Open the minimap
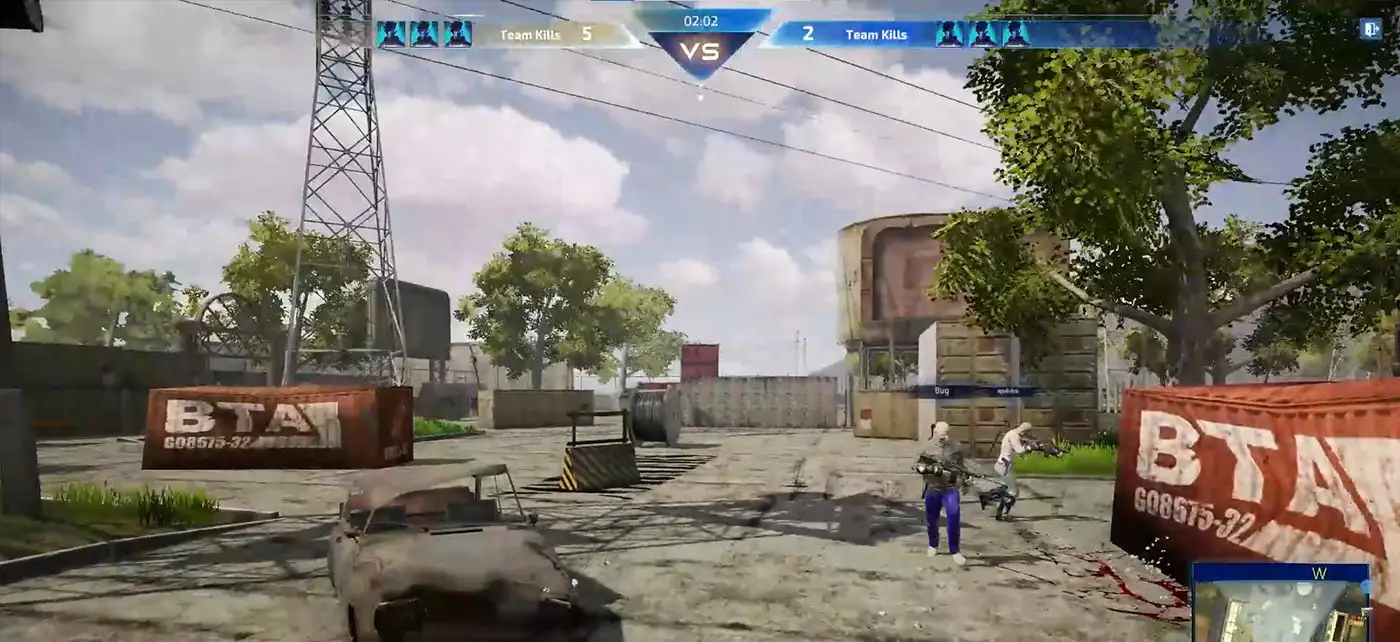This screenshot has width=1400, height=642. 1280,604
